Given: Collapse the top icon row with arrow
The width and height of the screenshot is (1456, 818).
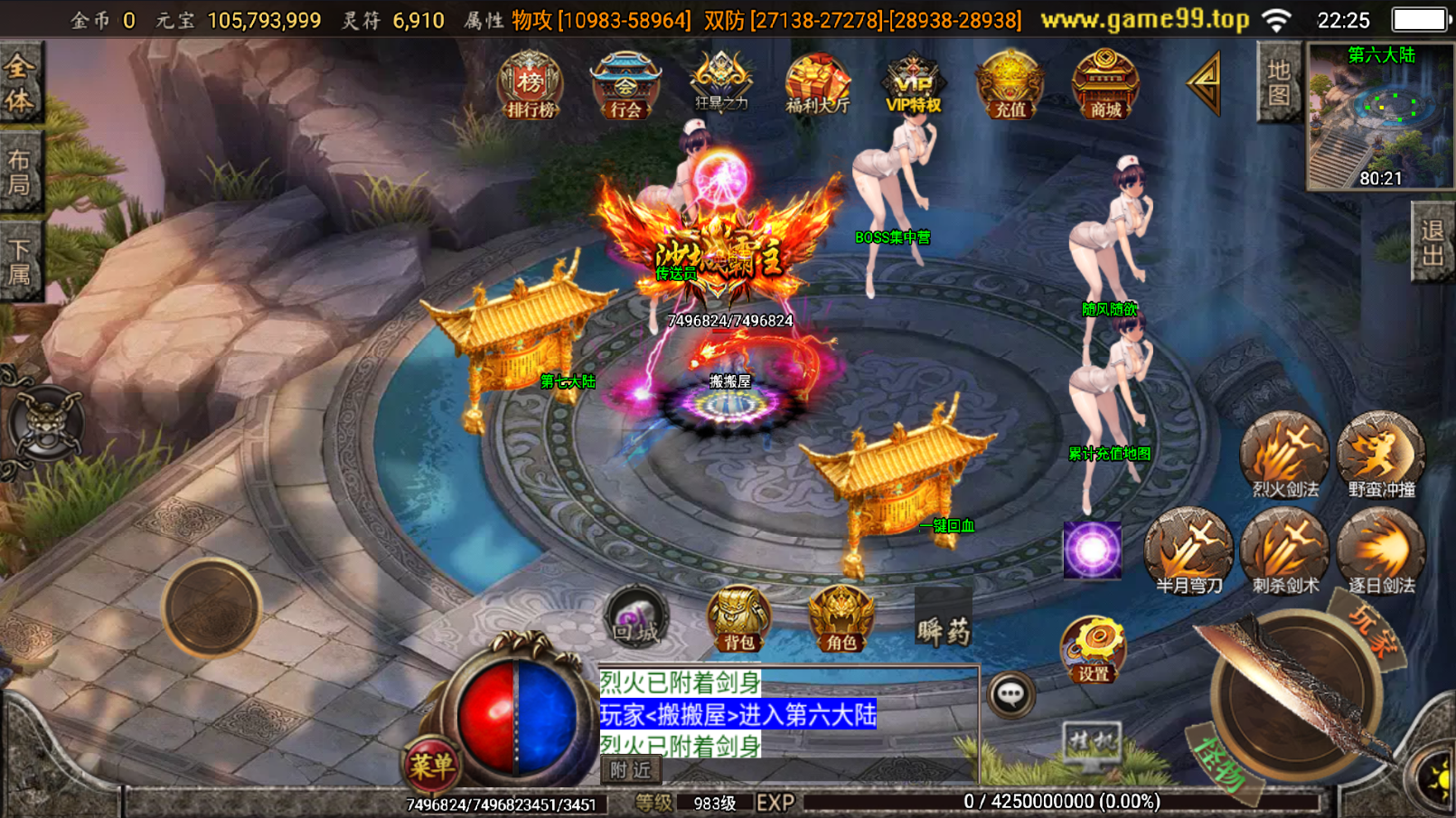Looking at the screenshot, I should click(x=1205, y=83).
